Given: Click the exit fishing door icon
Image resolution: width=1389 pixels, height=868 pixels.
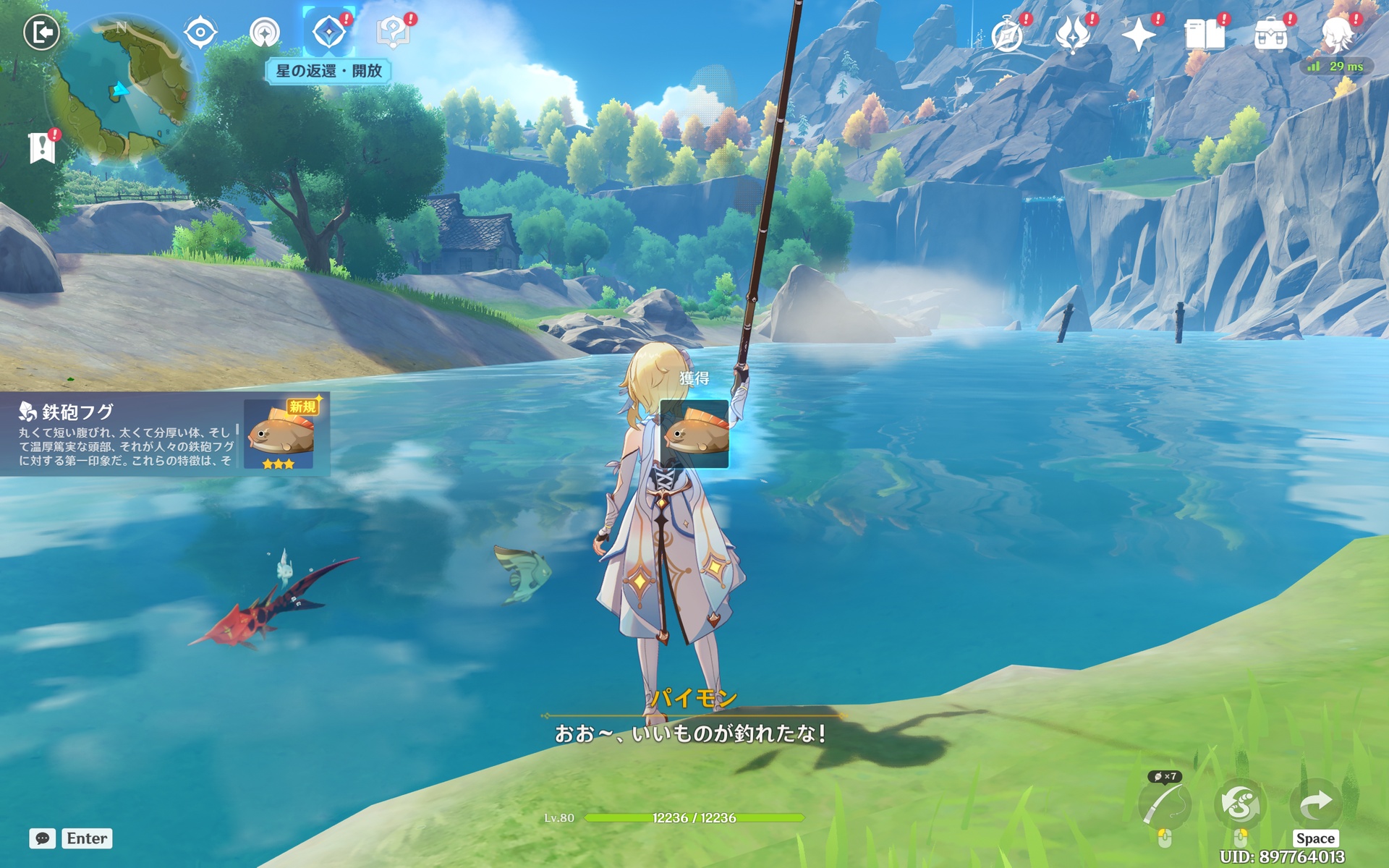Looking at the screenshot, I should coord(41,33).
